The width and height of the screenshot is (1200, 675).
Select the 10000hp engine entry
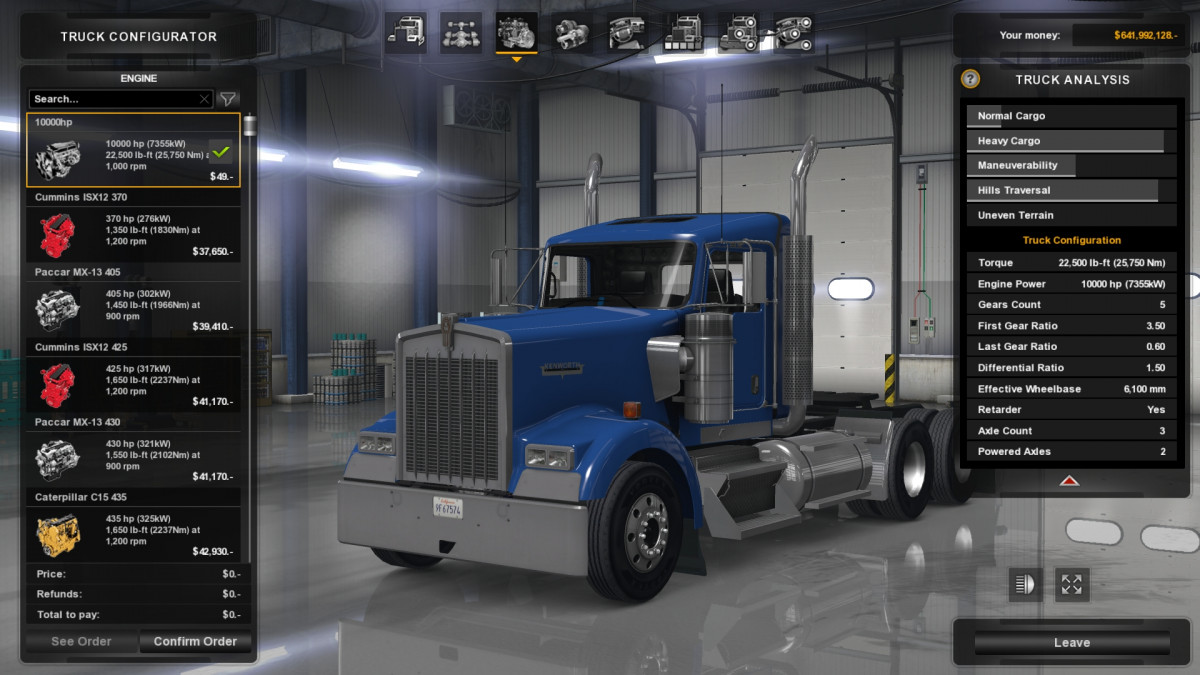[x=133, y=151]
